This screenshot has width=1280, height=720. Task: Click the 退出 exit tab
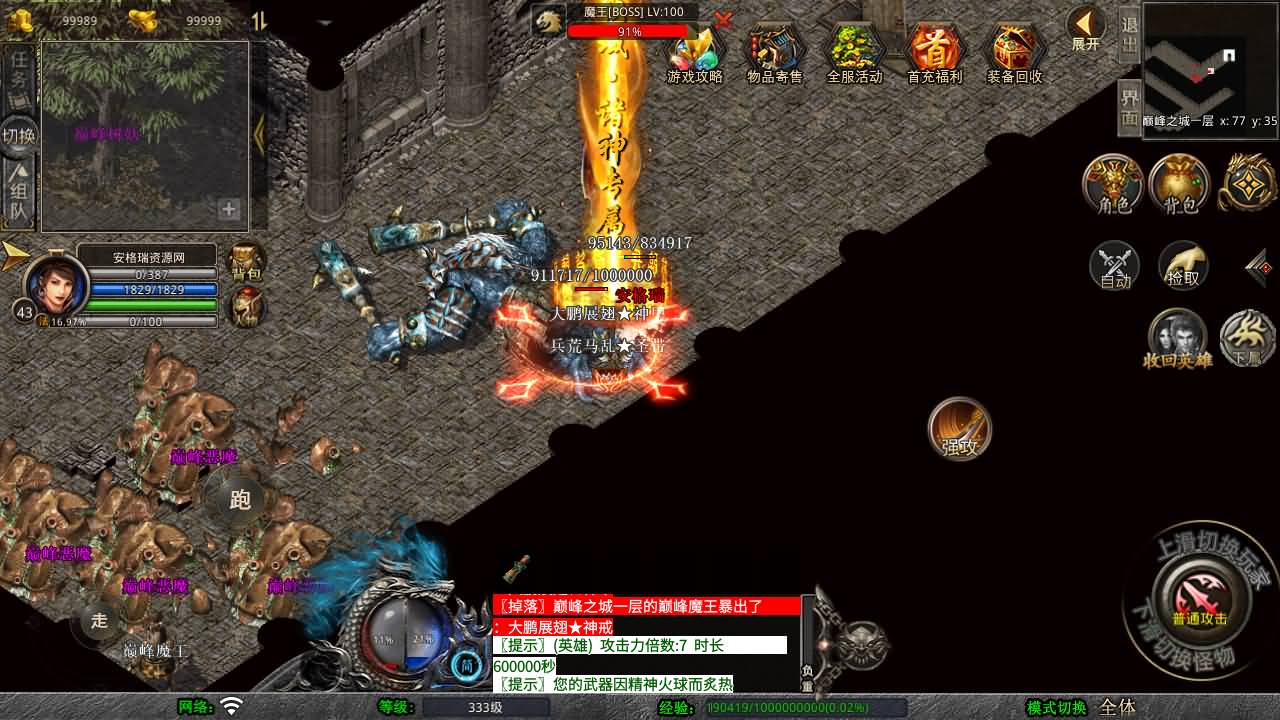click(x=1130, y=36)
